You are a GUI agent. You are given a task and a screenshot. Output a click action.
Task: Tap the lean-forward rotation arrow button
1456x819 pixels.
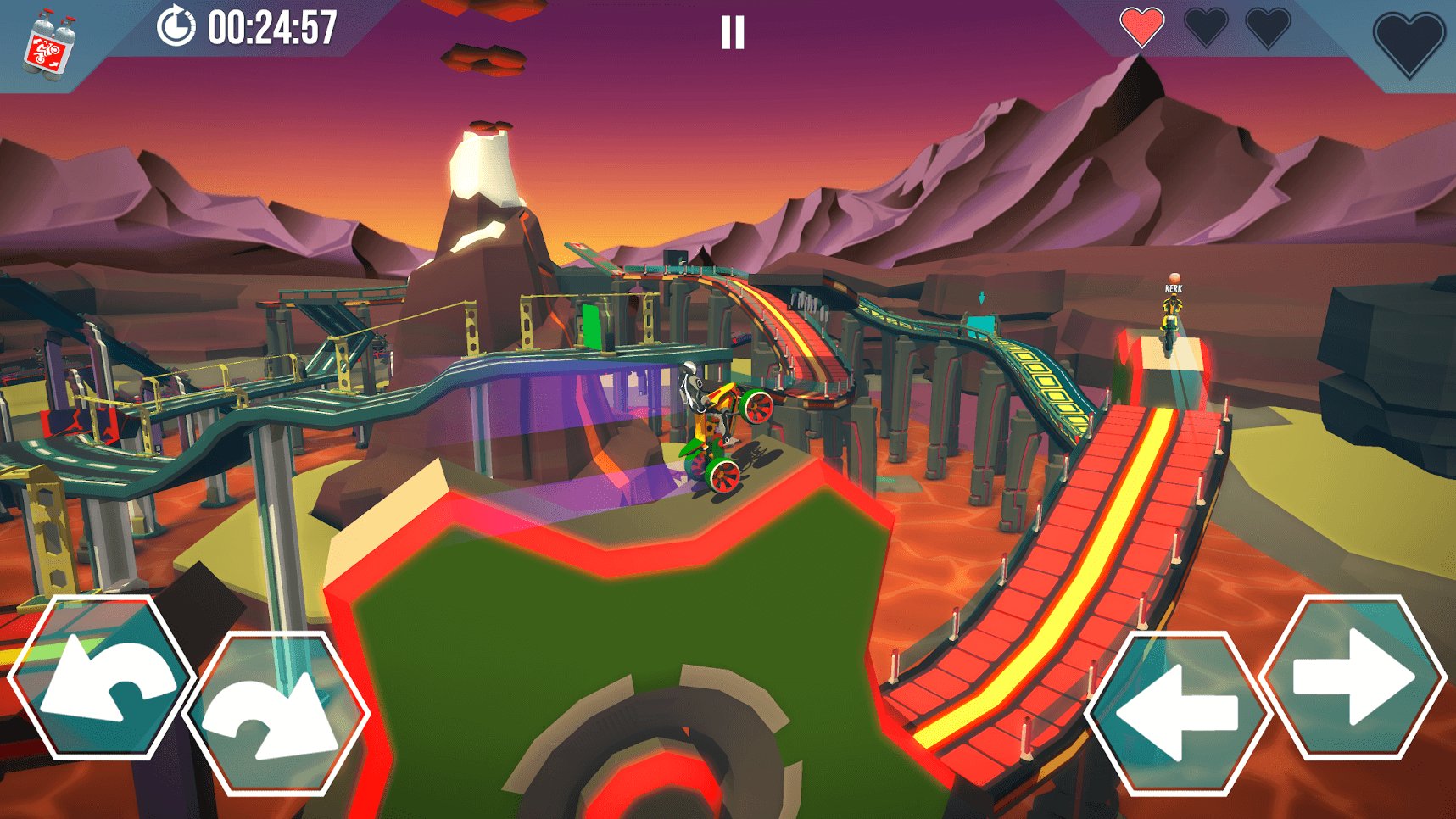275,712
